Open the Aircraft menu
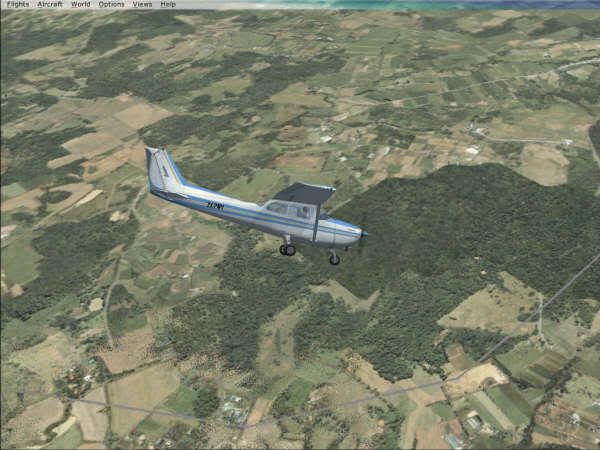Viewport: 600px width, 450px height. point(50,4)
